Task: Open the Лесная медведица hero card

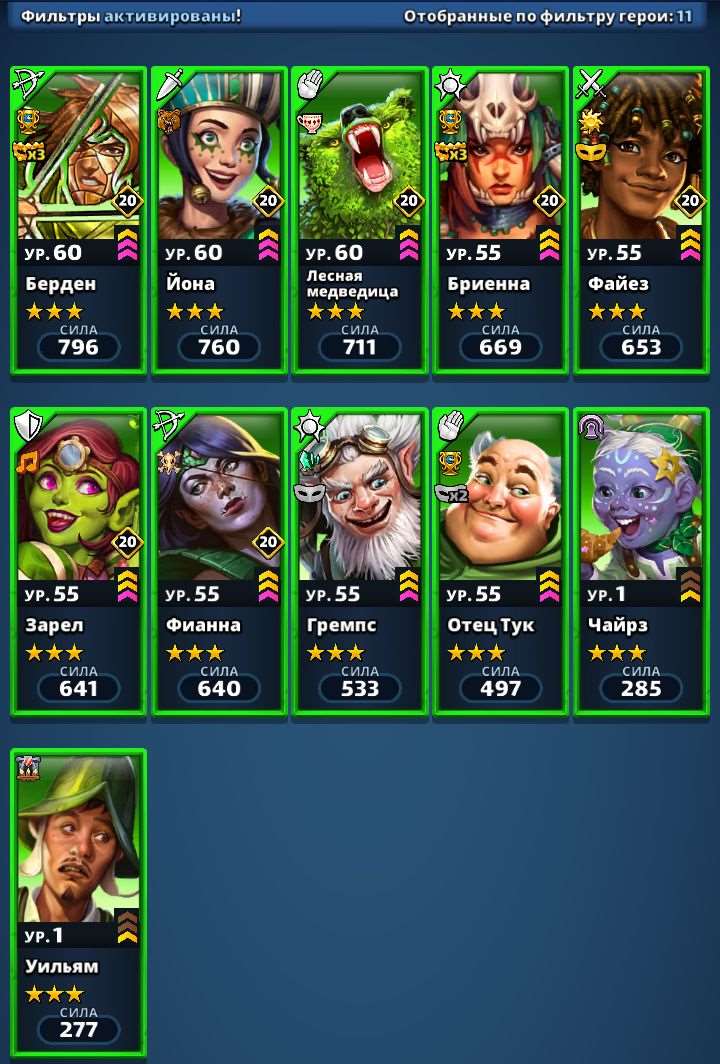Action: point(360,220)
